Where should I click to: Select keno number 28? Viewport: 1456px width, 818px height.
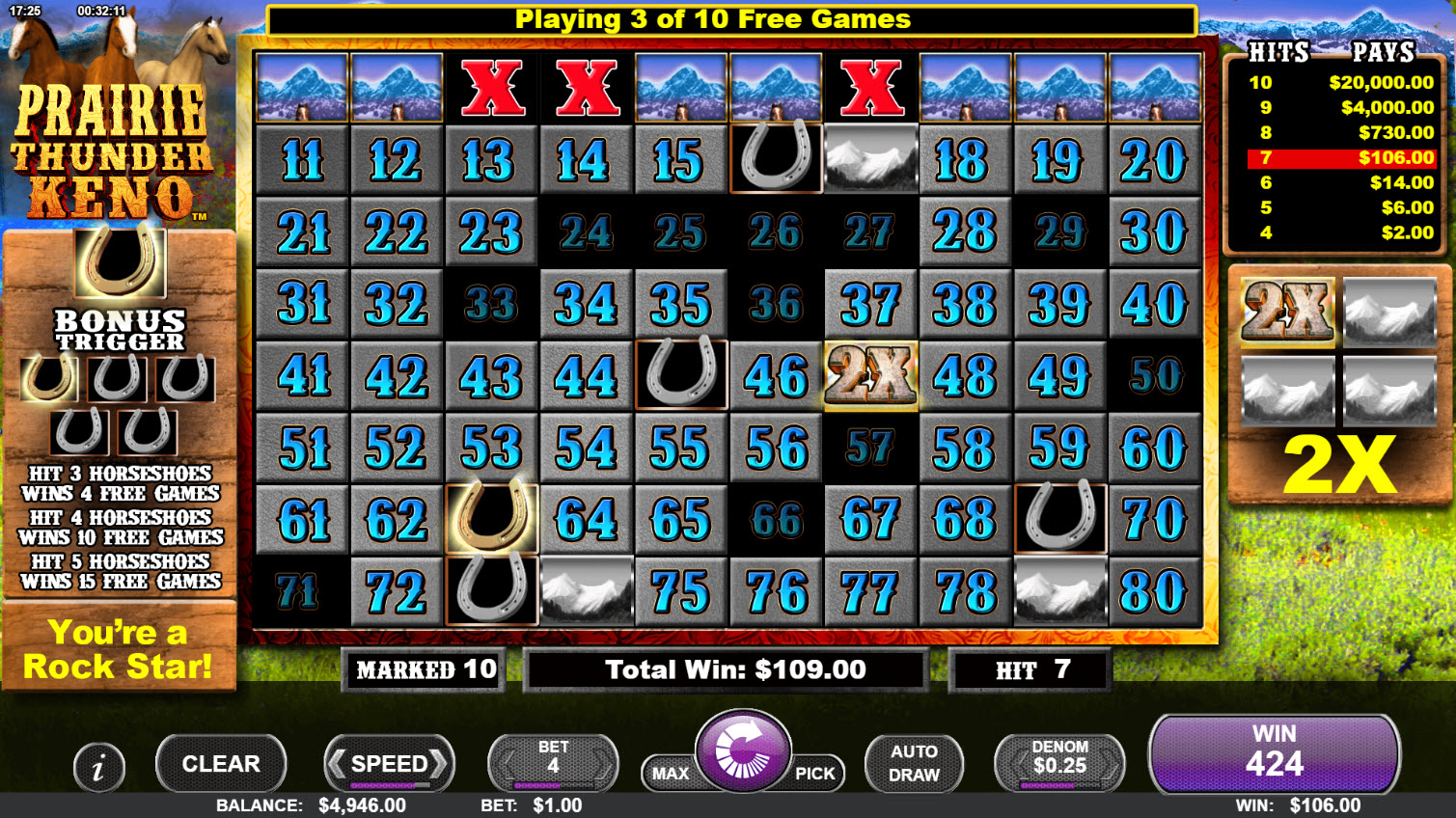tap(965, 232)
